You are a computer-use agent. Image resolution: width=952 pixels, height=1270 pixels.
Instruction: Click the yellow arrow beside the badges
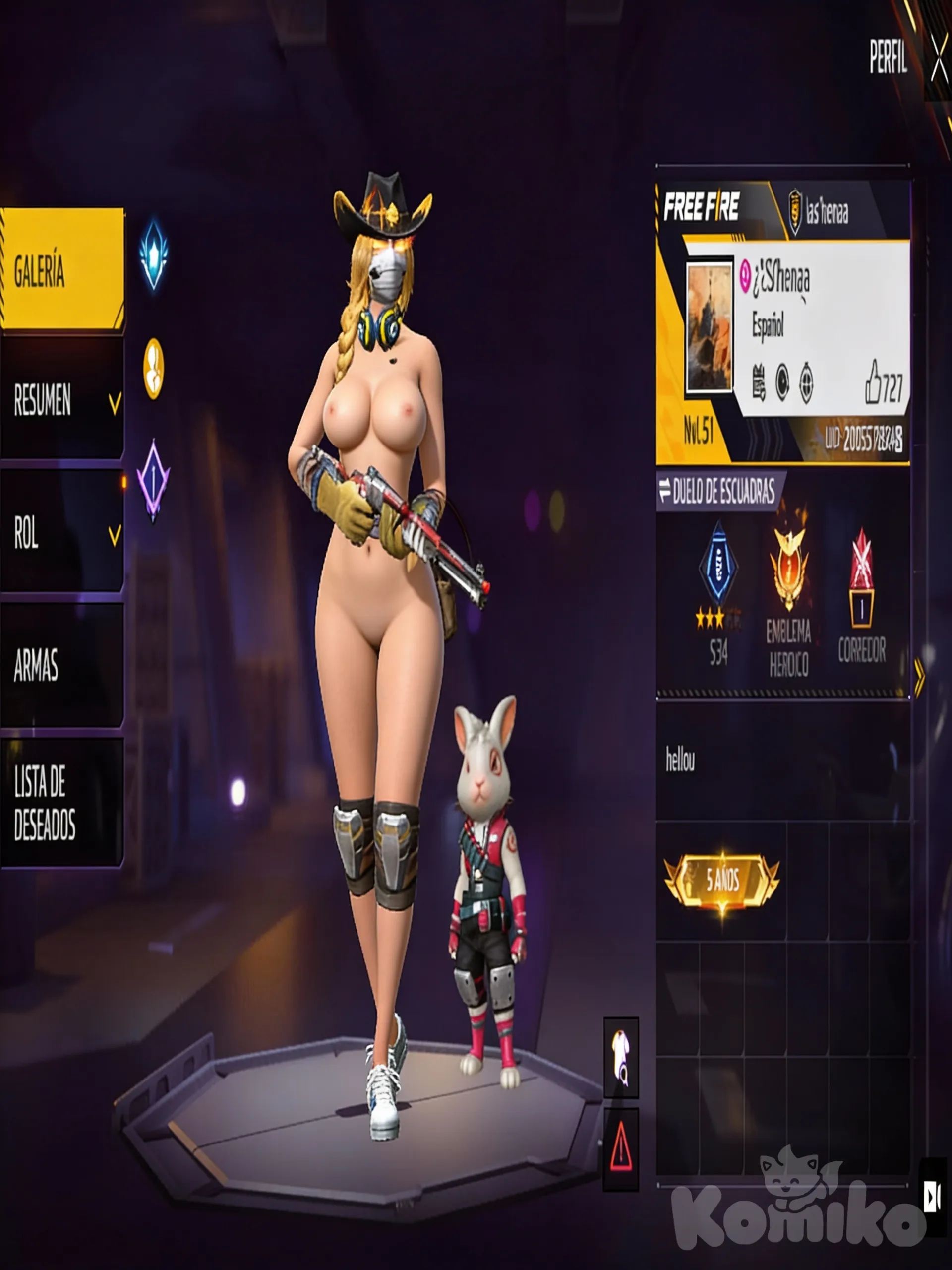[920, 678]
